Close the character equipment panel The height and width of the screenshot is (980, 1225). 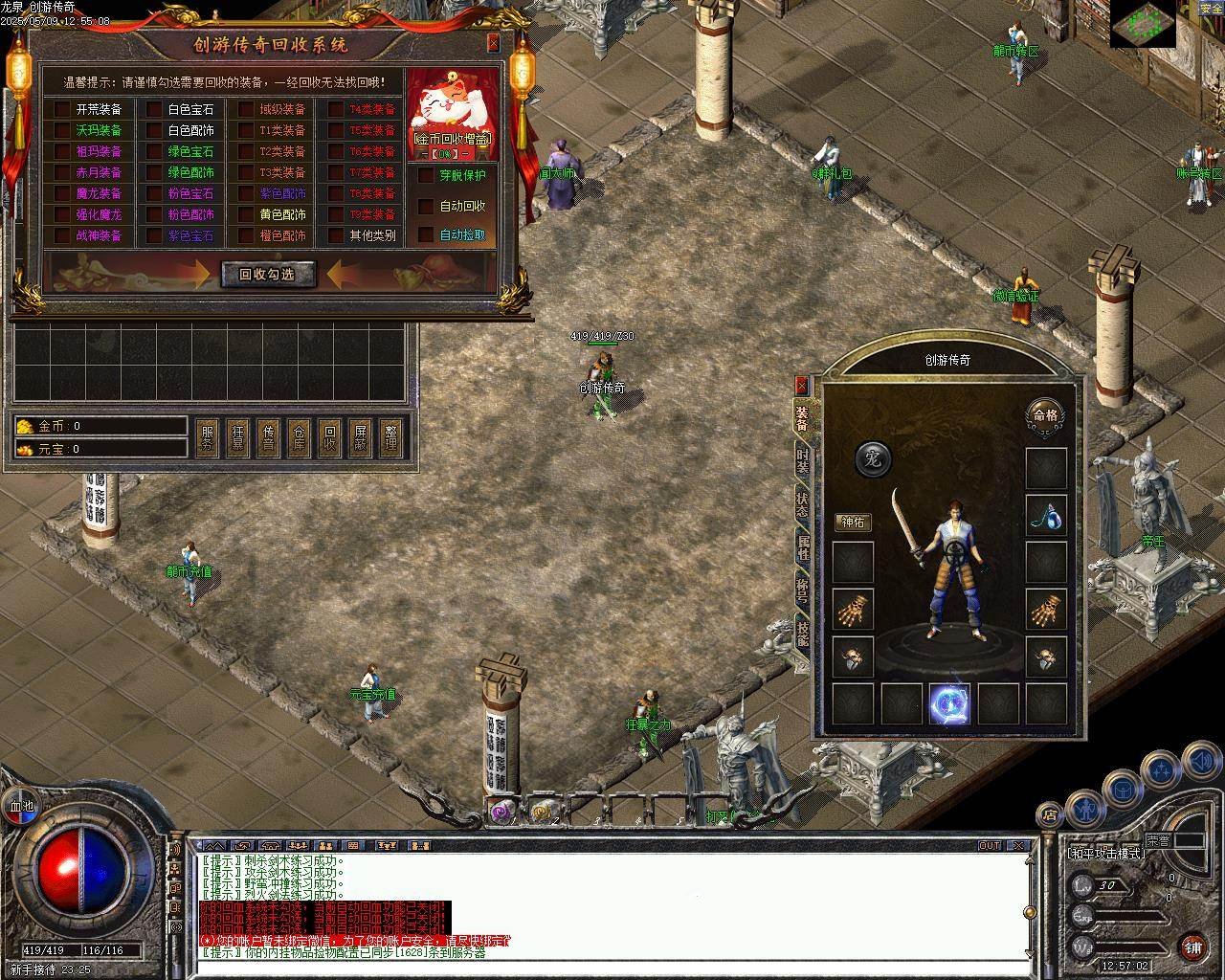(802, 385)
